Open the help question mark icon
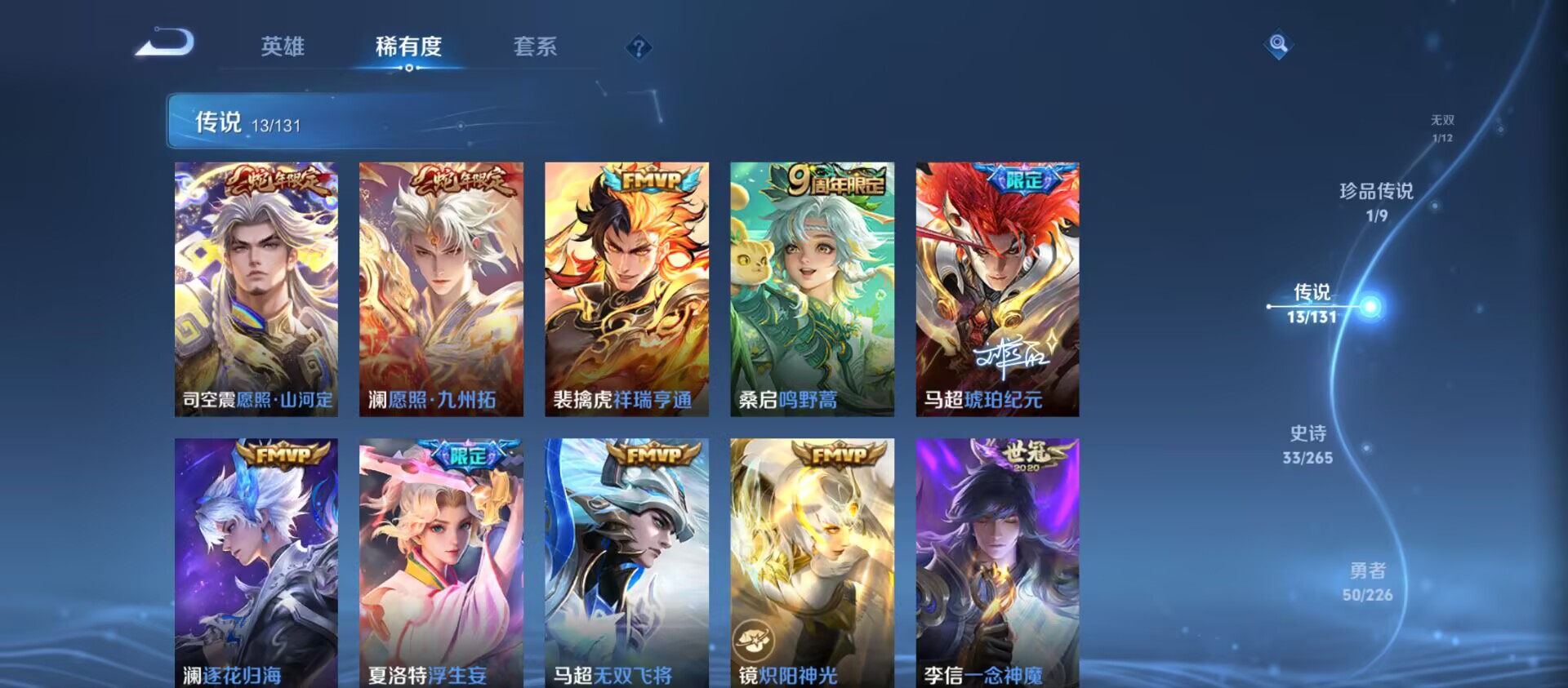Screen dimensions: 1568x688 639,47
